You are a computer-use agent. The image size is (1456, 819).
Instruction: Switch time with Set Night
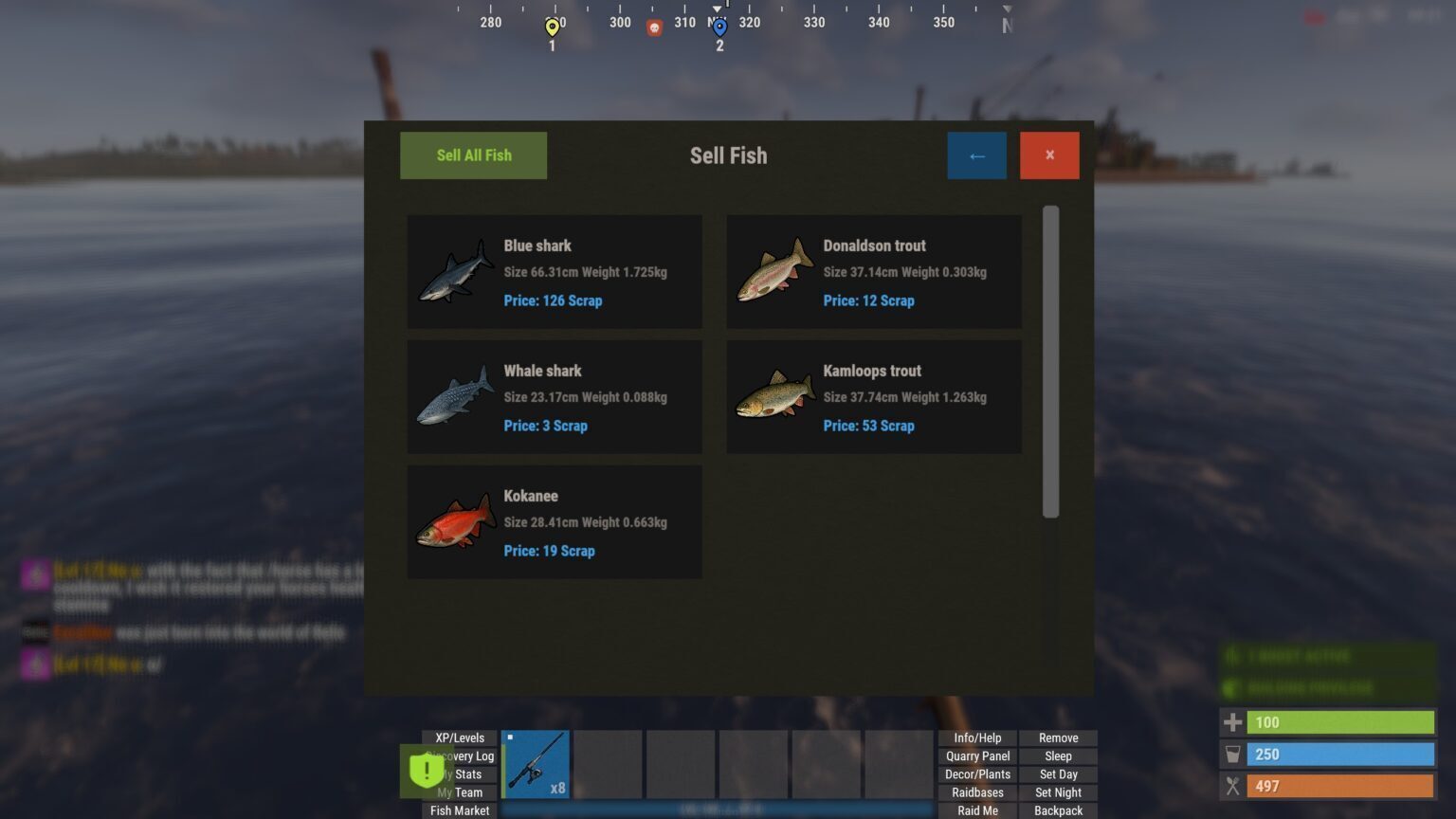coord(1058,792)
